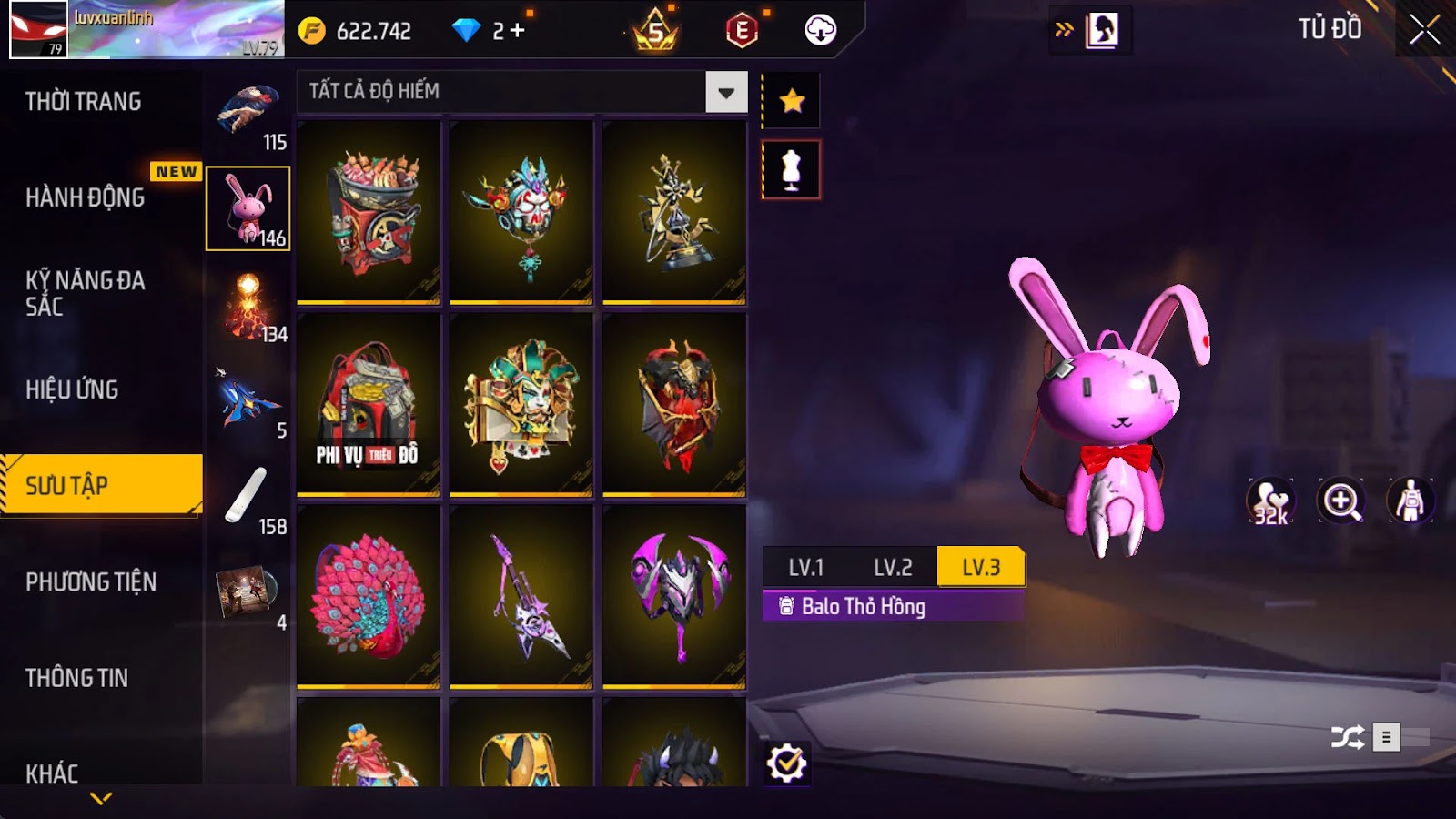The width and height of the screenshot is (1456, 819).
Task: Open Kỹ Năng Đa Sắc section
Action: (86, 293)
